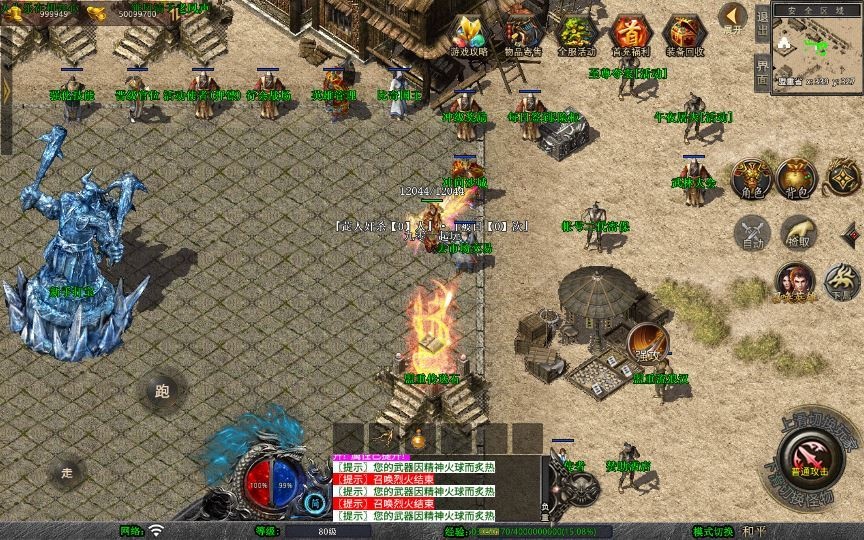Image resolution: width=864 pixels, height=540 pixels.
Task: Click the 界面 interface button
Action: point(762,71)
